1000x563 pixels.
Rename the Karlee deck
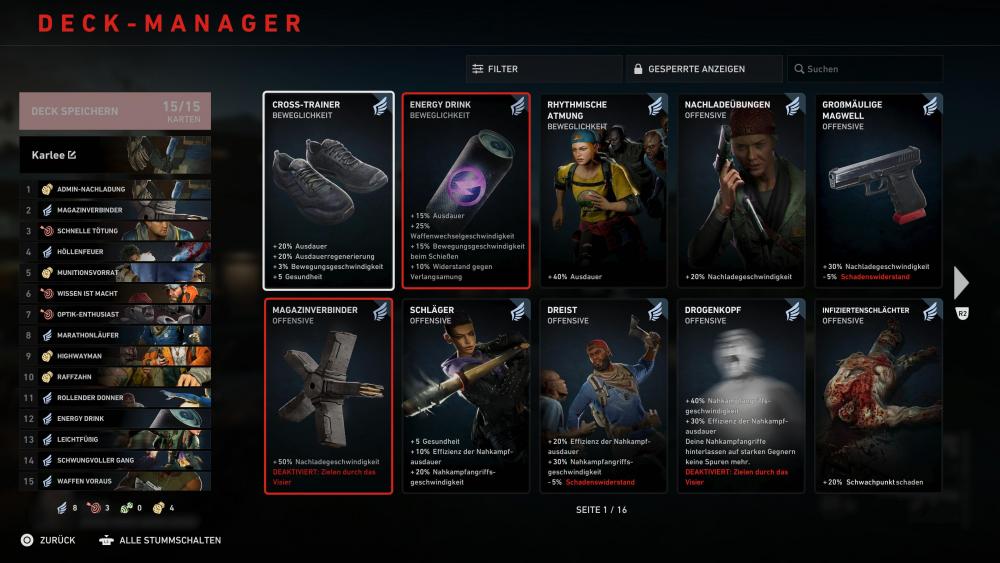click(x=72, y=155)
